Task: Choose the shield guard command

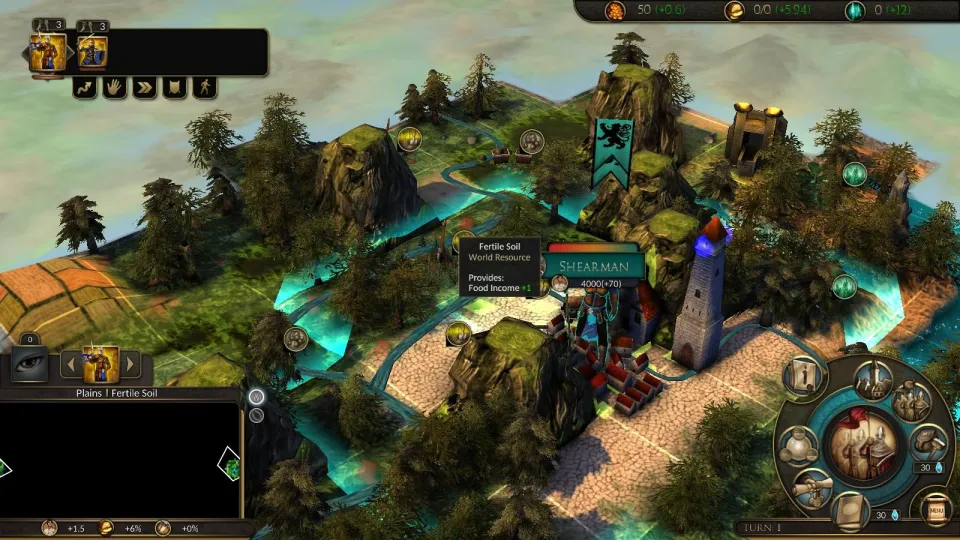Action: (x=175, y=87)
